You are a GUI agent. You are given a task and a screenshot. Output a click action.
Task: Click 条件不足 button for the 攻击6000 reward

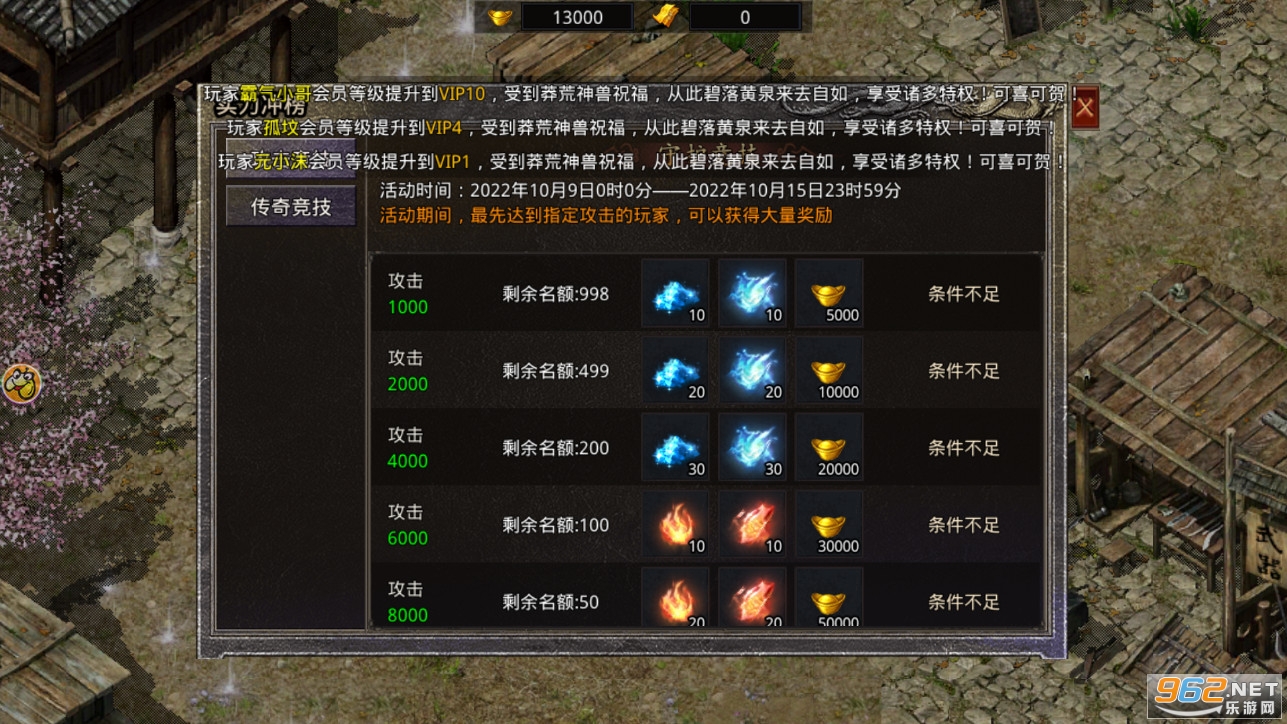[961, 524]
